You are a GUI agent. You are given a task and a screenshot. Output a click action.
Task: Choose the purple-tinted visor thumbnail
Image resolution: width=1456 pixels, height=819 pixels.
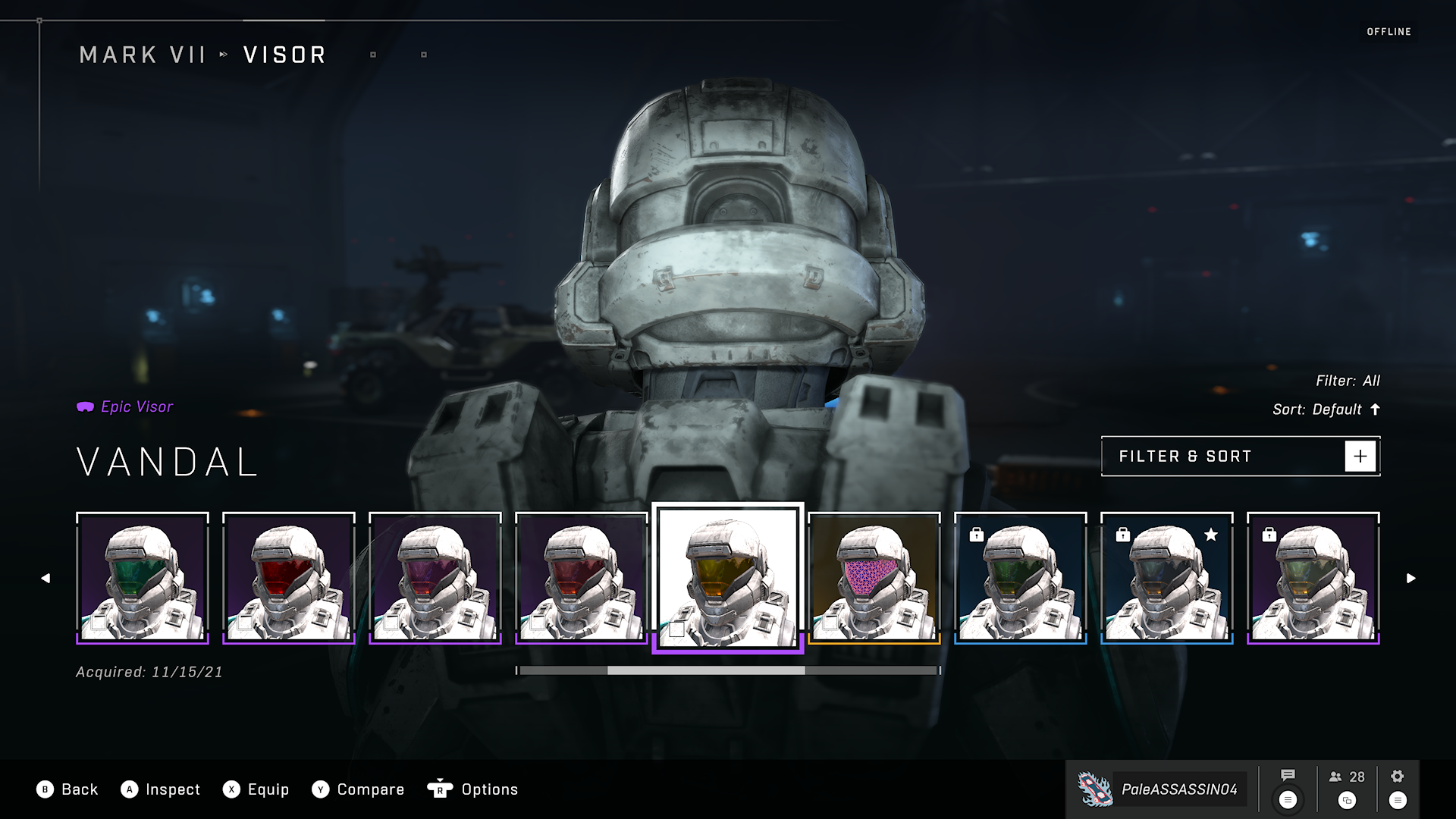pyautogui.click(x=435, y=578)
